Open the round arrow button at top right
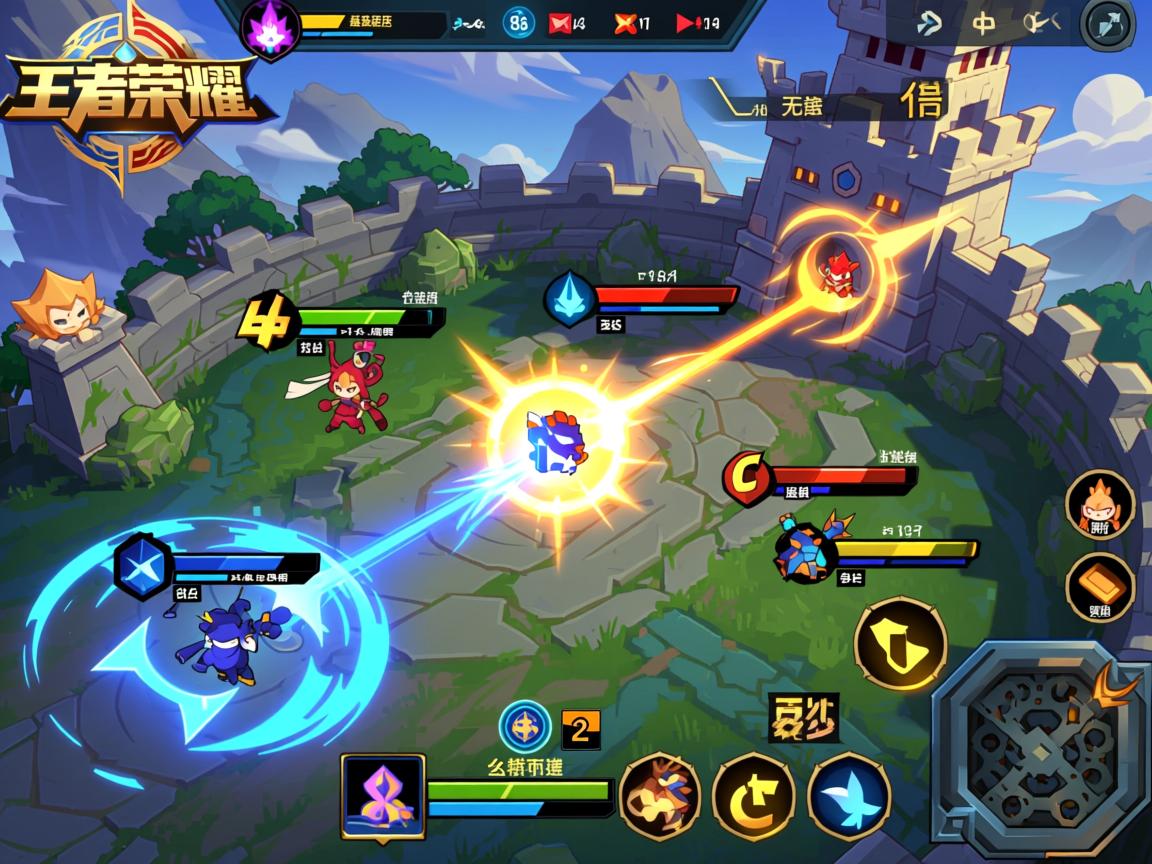 coord(1107,24)
